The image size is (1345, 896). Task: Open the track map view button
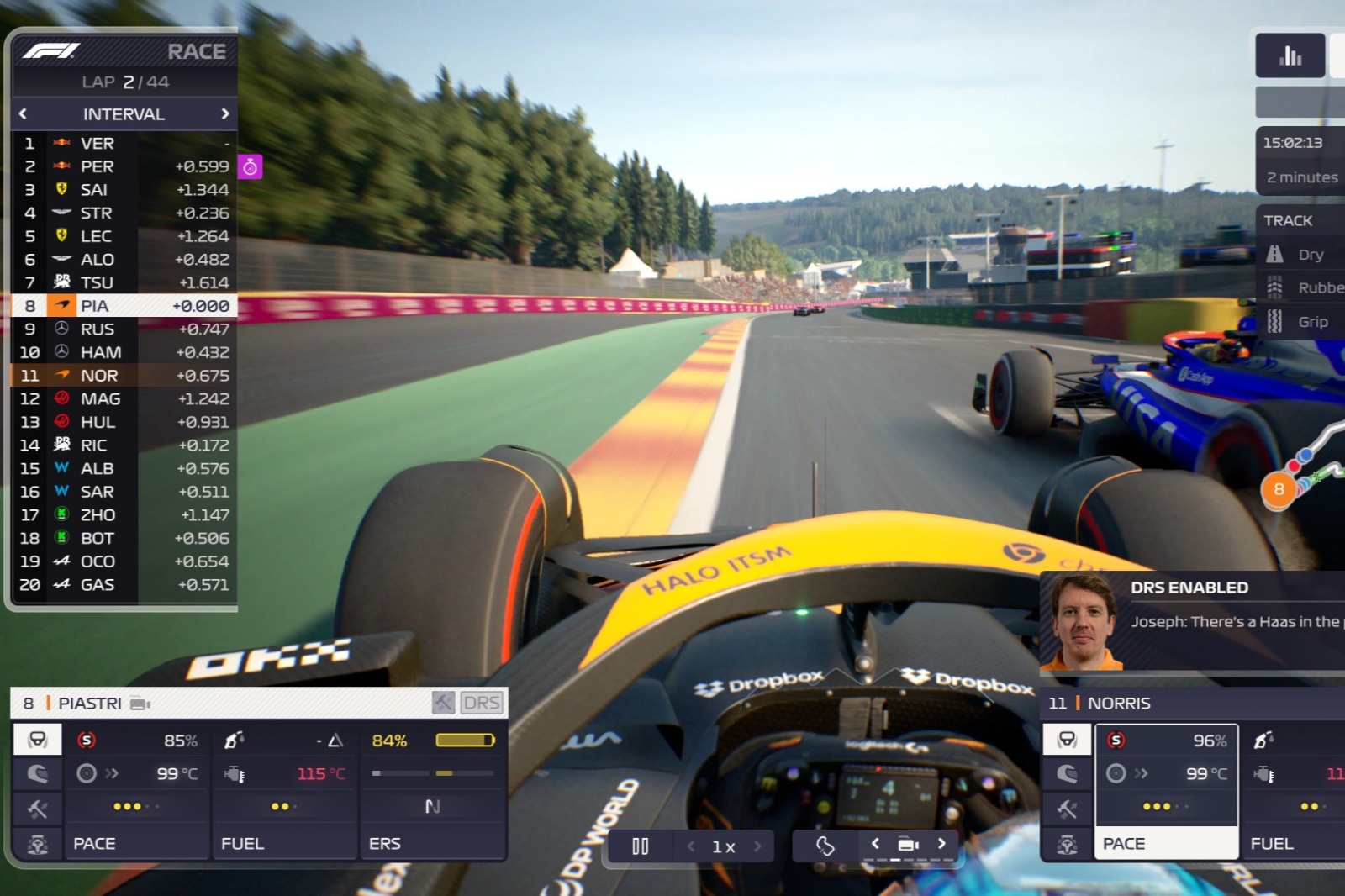pos(825,846)
